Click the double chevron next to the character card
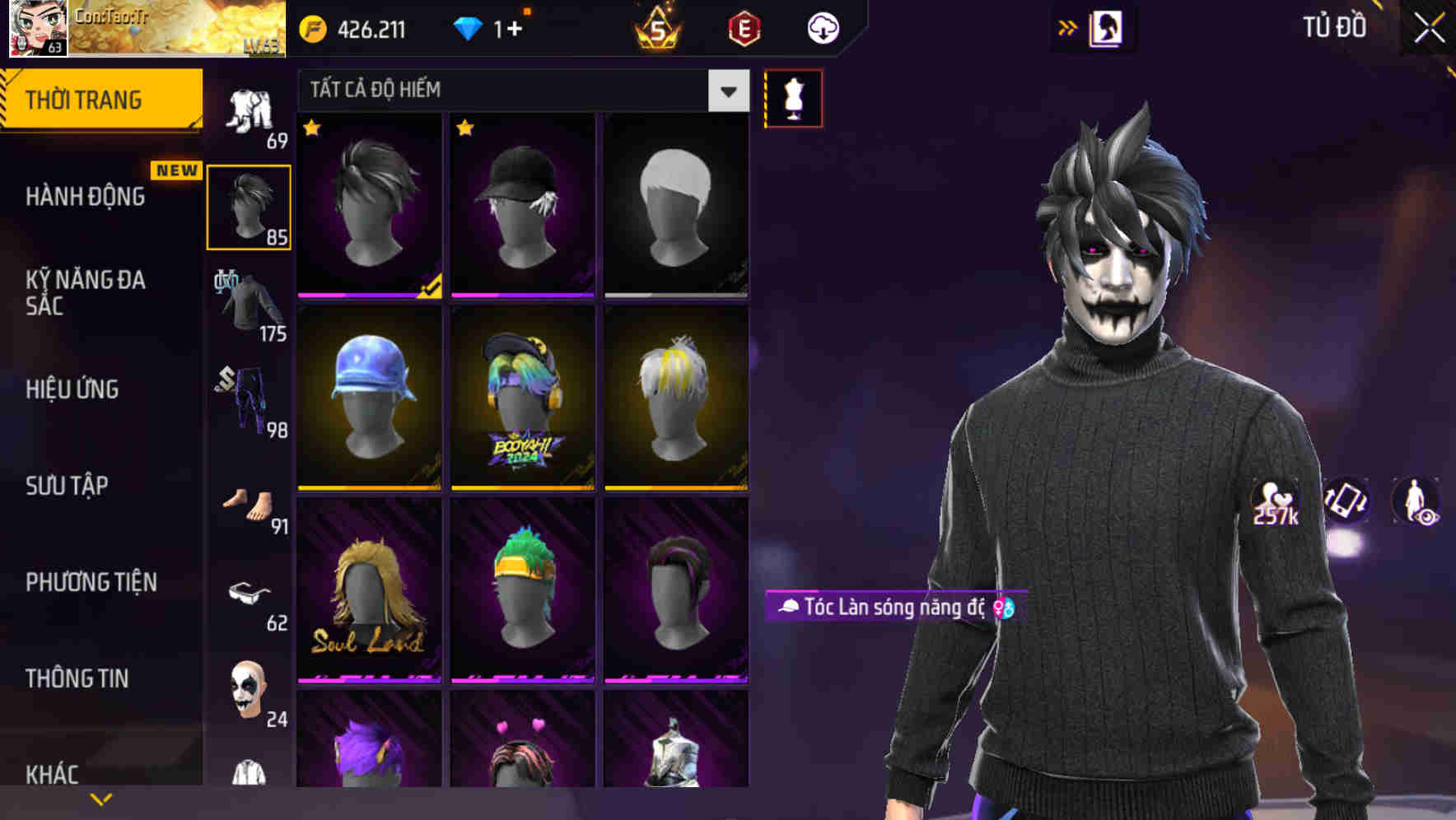The image size is (1456, 820). point(1068,26)
